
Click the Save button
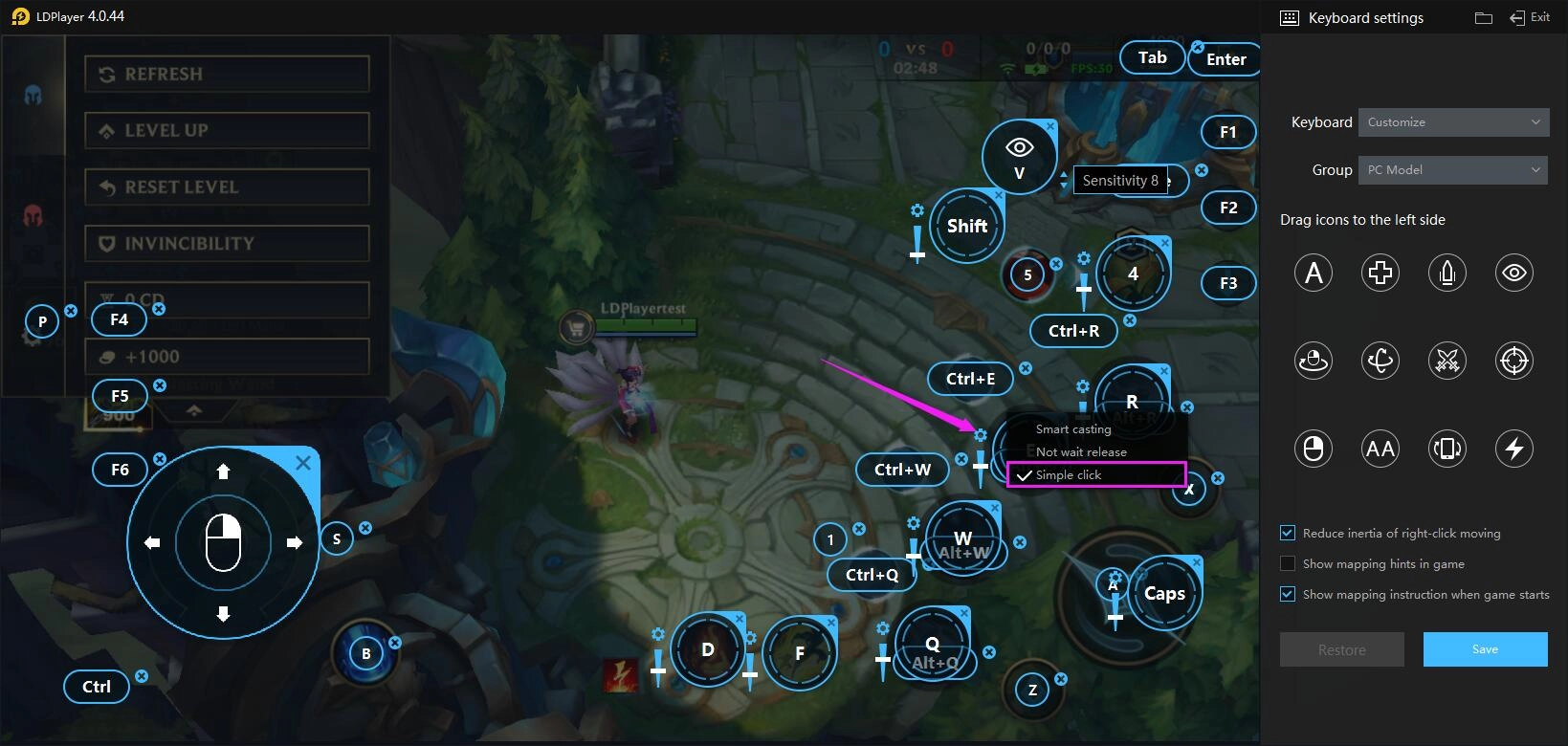tap(1484, 648)
